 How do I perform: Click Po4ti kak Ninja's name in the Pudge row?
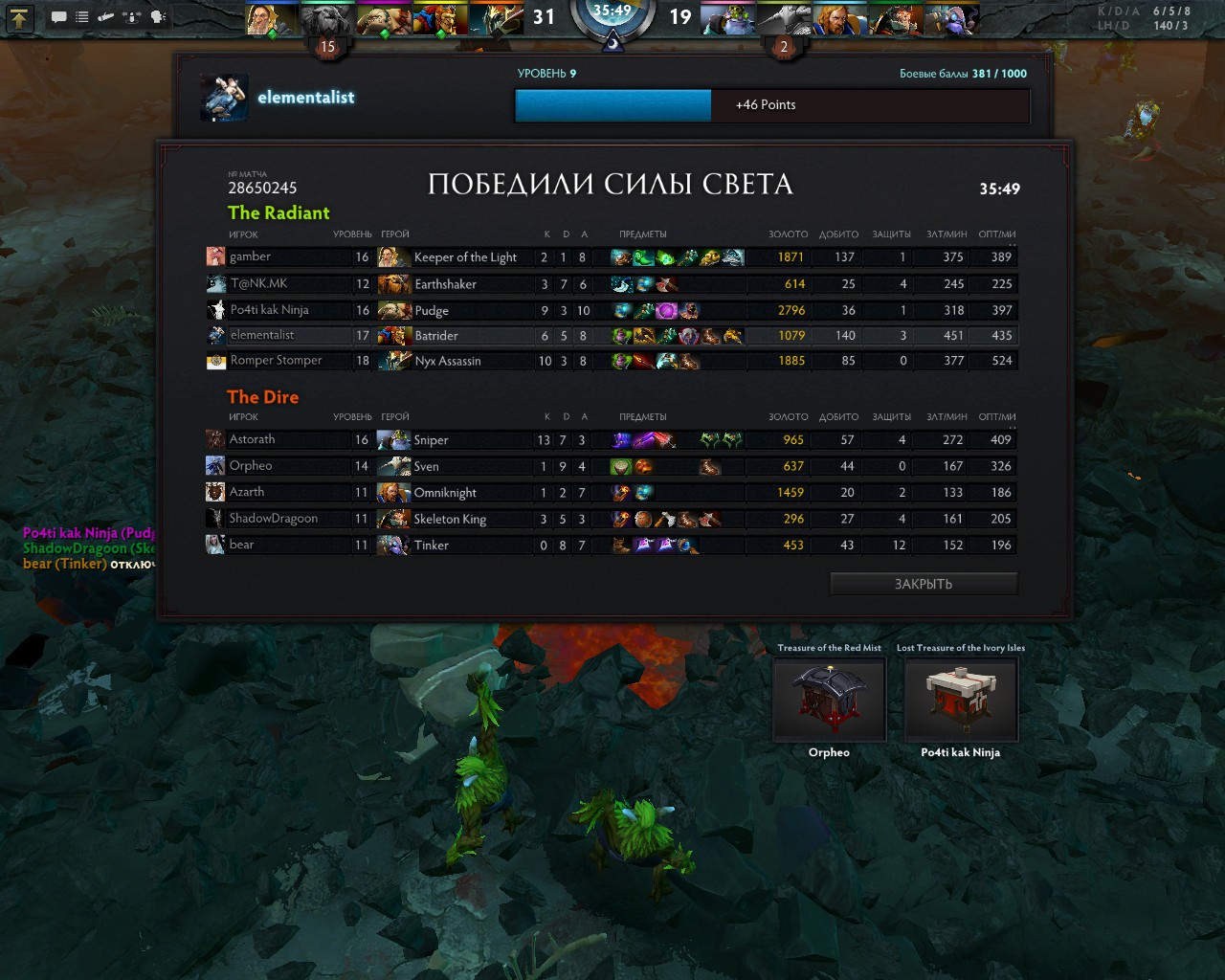click(269, 310)
